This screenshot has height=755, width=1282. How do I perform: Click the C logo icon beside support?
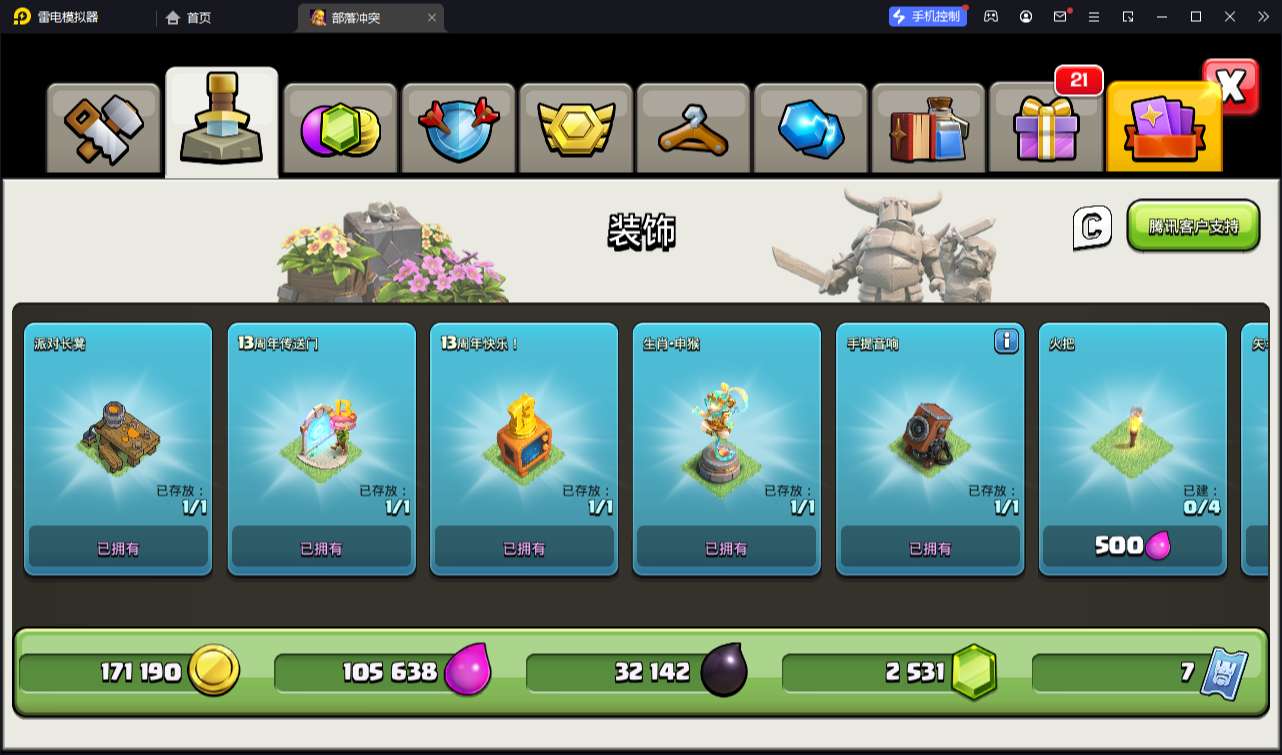1092,227
